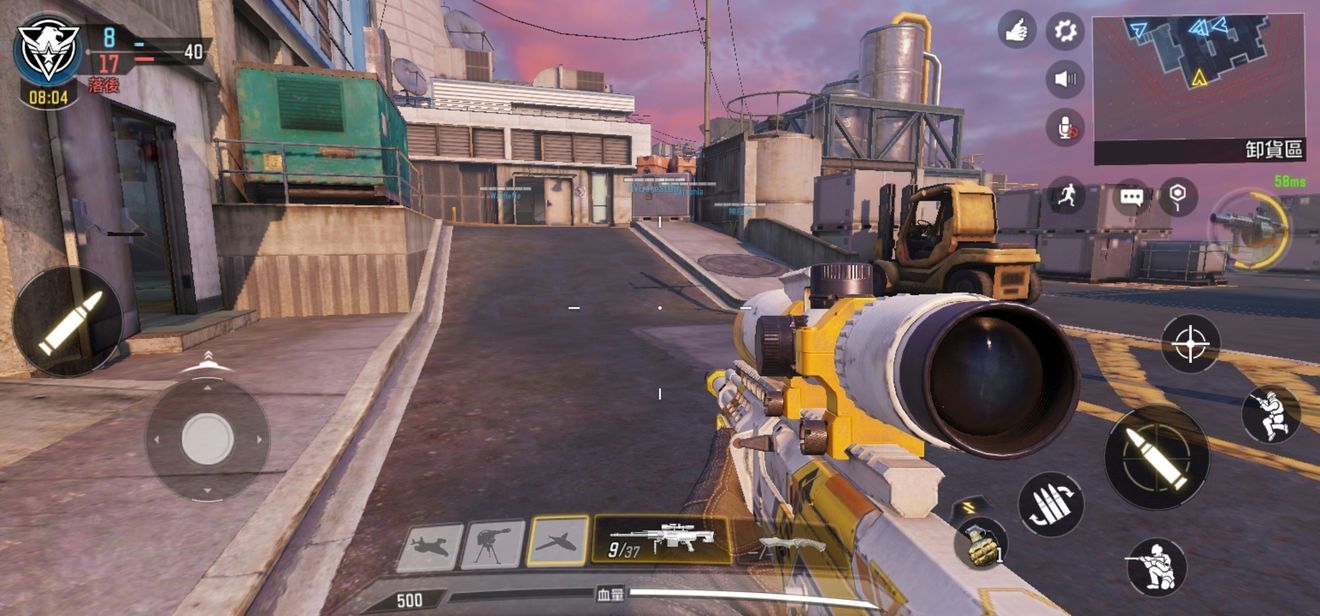Activate the operator skill weapon icon
The image size is (1320, 616).
pyautogui.click(x=1250, y=229)
